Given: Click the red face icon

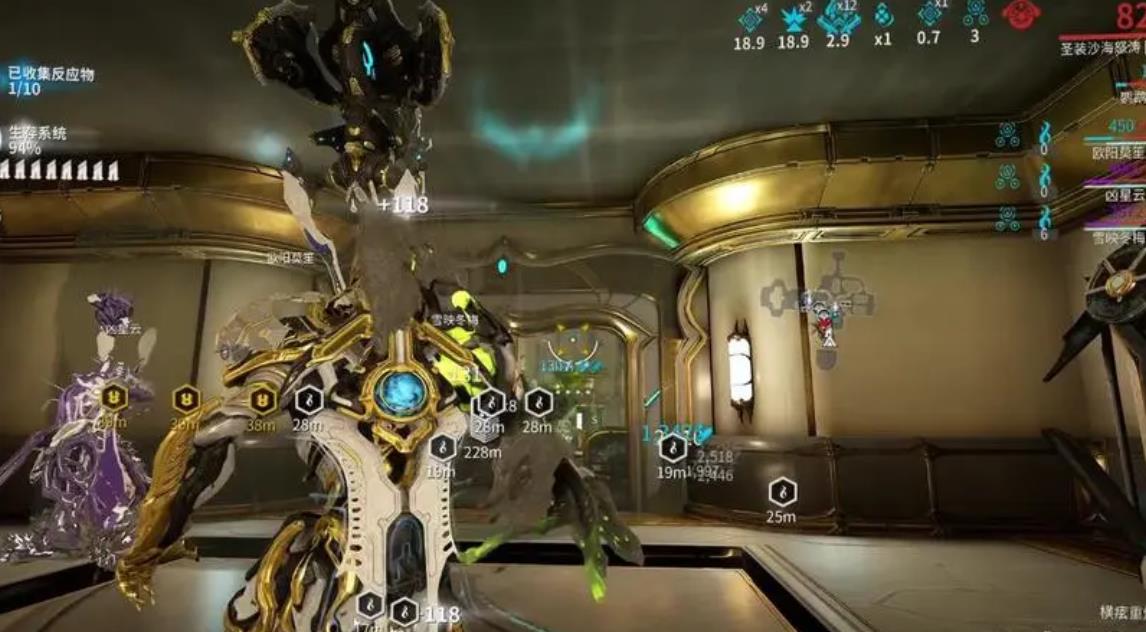Looking at the screenshot, I should [x=1021, y=14].
